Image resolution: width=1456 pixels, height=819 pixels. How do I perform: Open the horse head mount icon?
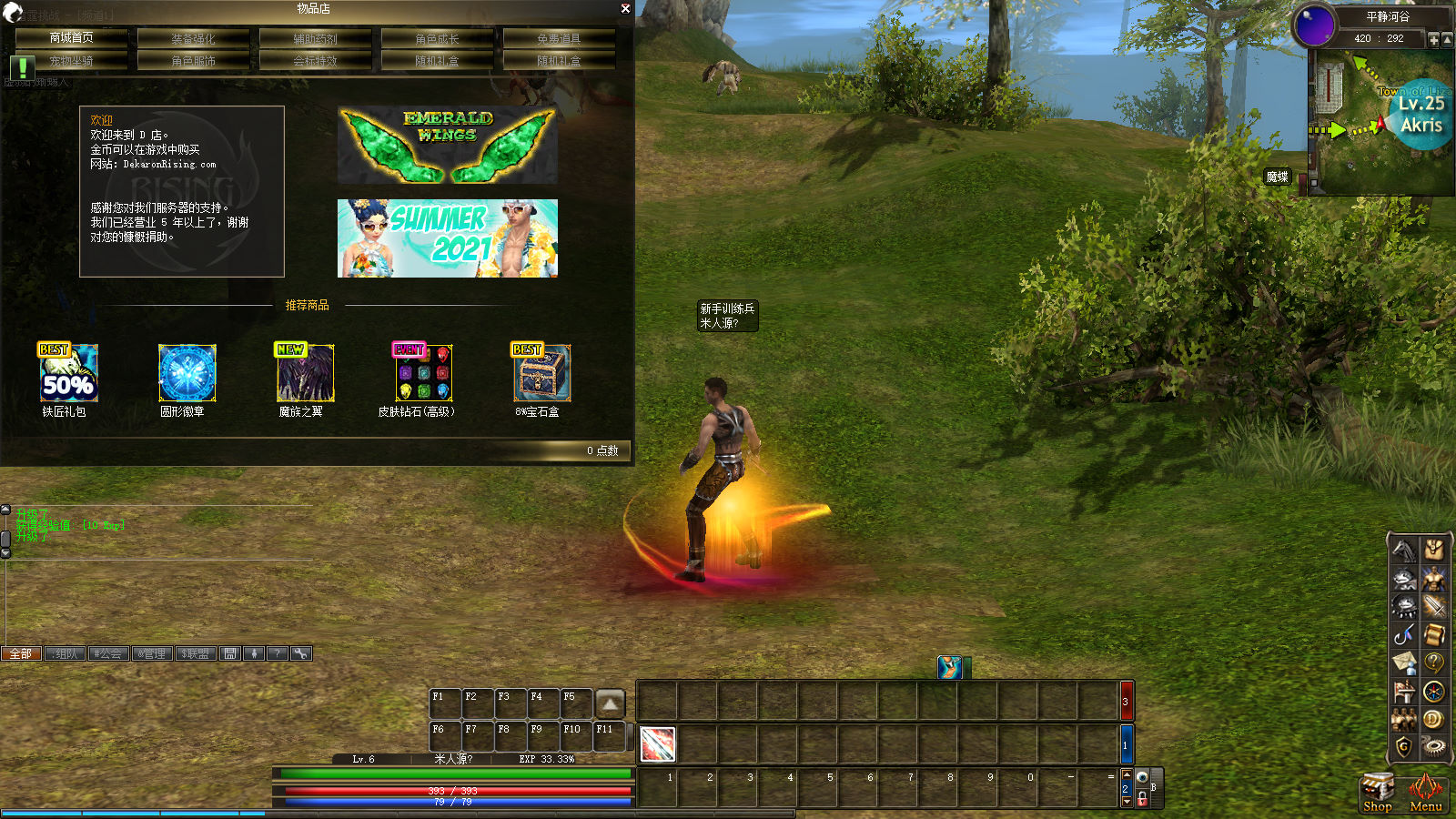(x=1404, y=550)
